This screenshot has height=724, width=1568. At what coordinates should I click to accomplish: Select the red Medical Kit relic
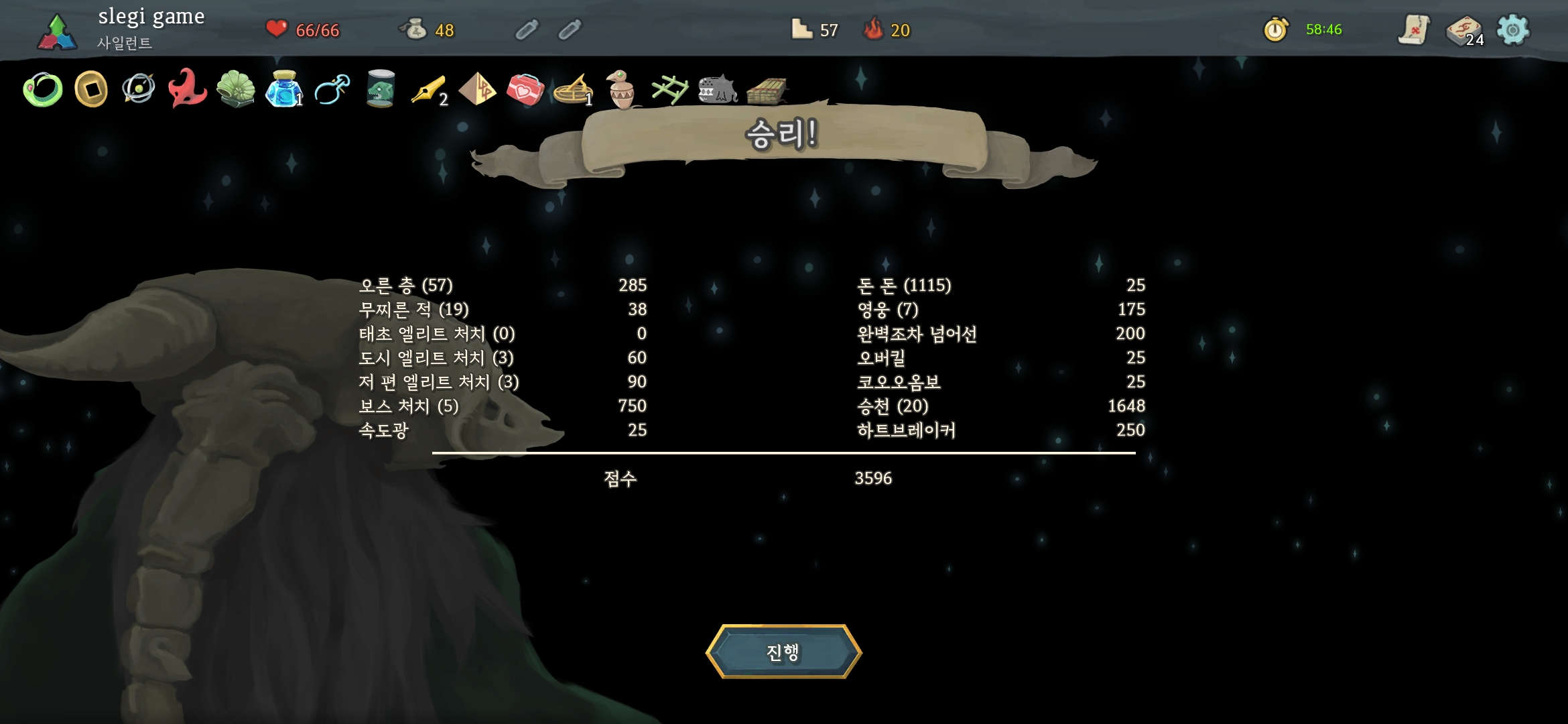tap(525, 90)
